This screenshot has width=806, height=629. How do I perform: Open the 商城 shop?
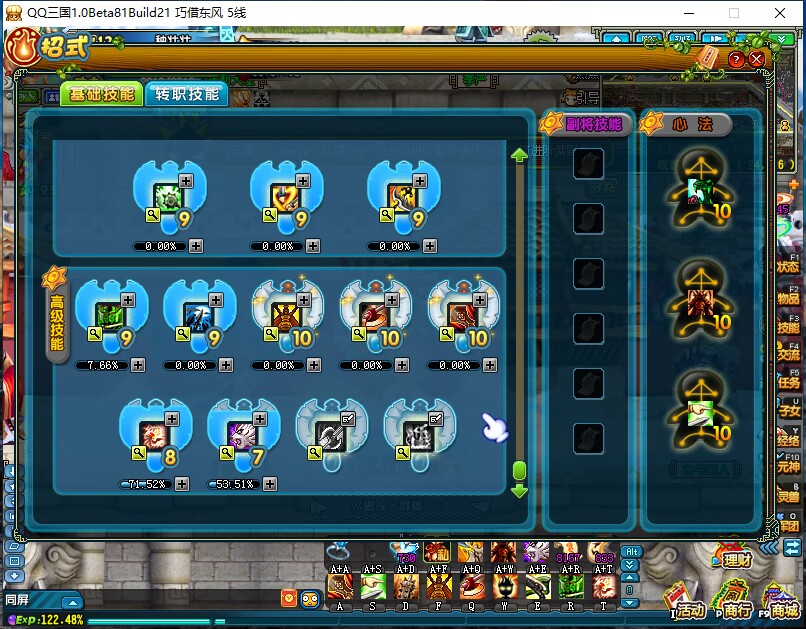(785, 608)
